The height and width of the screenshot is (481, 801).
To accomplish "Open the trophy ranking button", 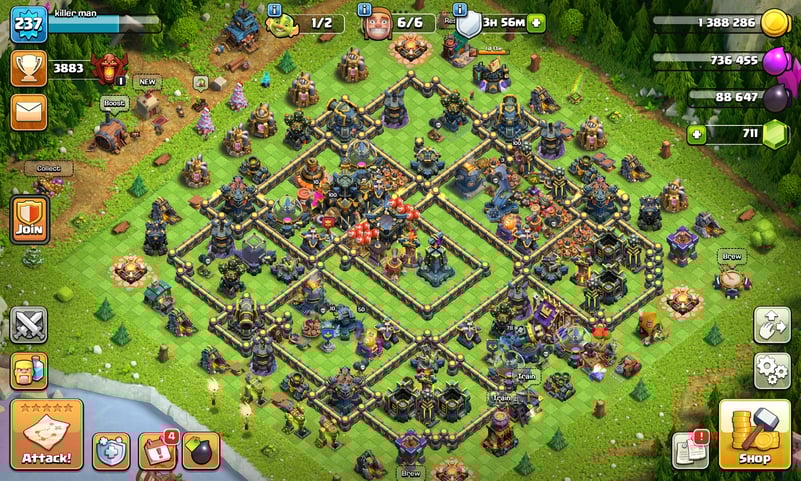I will point(28,68).
